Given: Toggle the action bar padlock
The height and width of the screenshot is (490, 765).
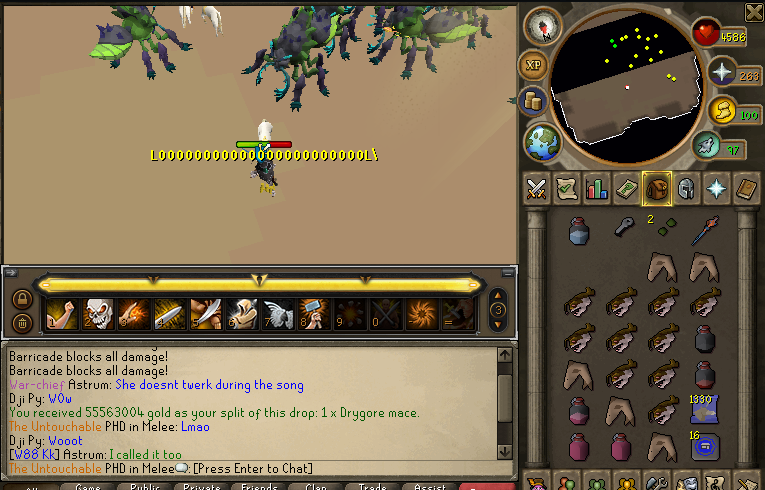Looking at the screenshot, I should coord(21,299).
